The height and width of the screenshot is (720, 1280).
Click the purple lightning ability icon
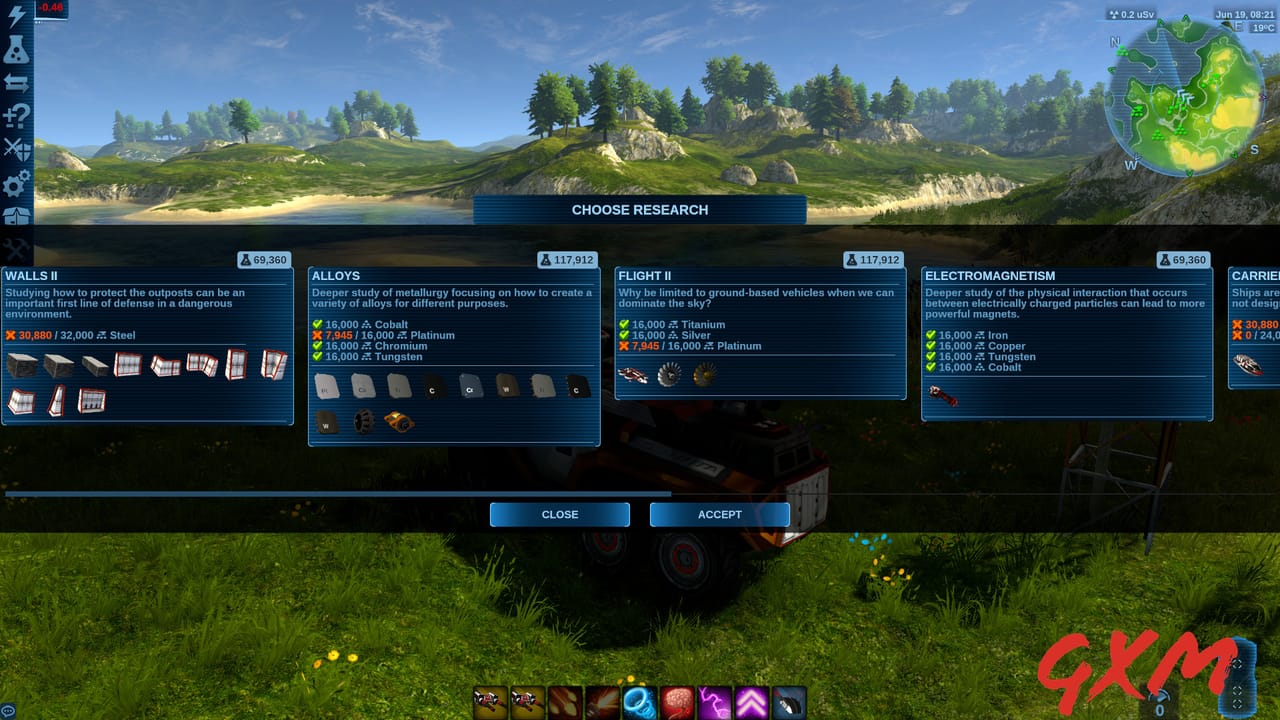tap(713, 703)
